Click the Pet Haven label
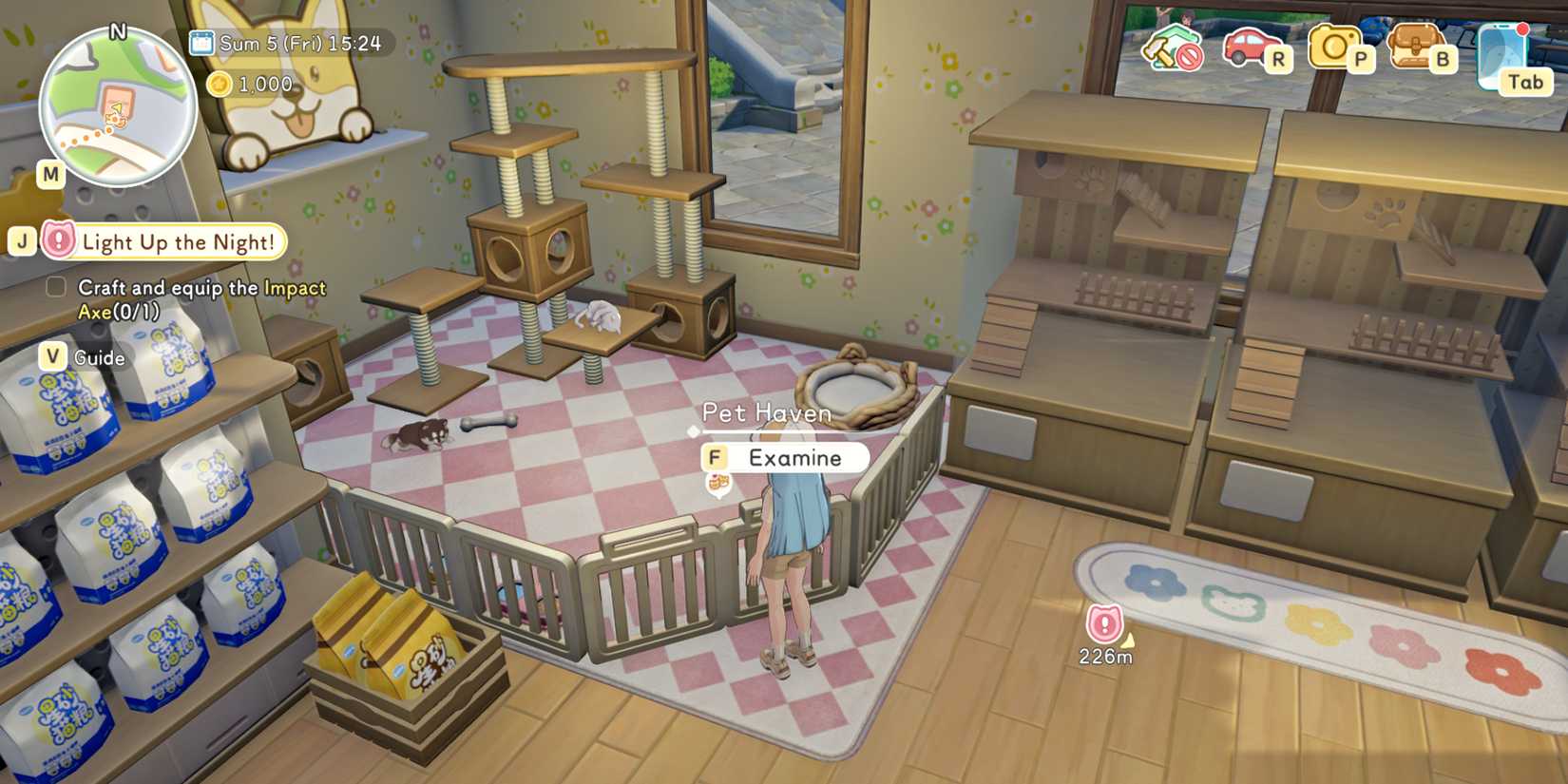This screenshot has height=784, width=1568. click(x=766, y=413)
